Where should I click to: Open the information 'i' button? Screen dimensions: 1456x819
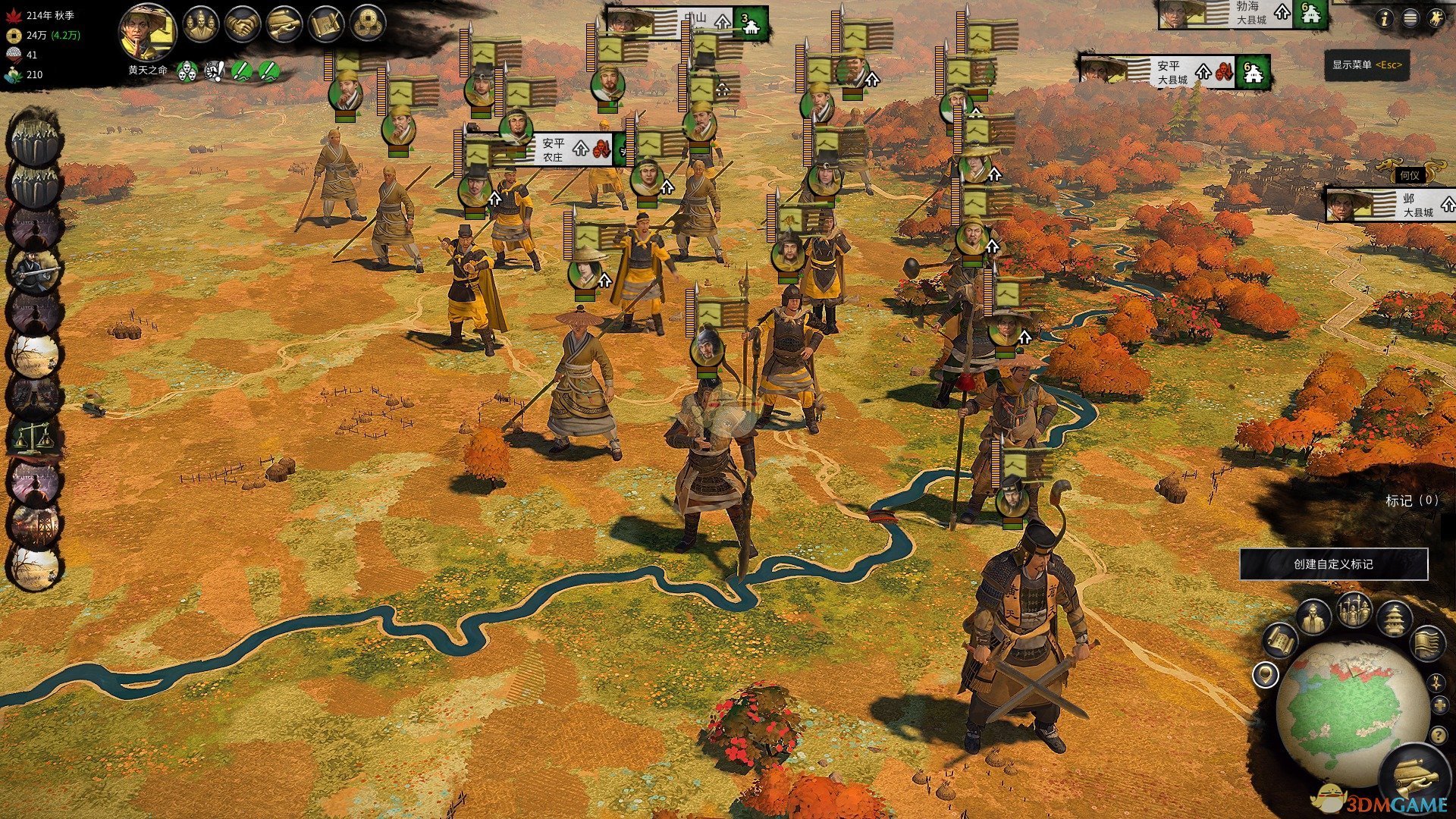(x=1385, y=19)
